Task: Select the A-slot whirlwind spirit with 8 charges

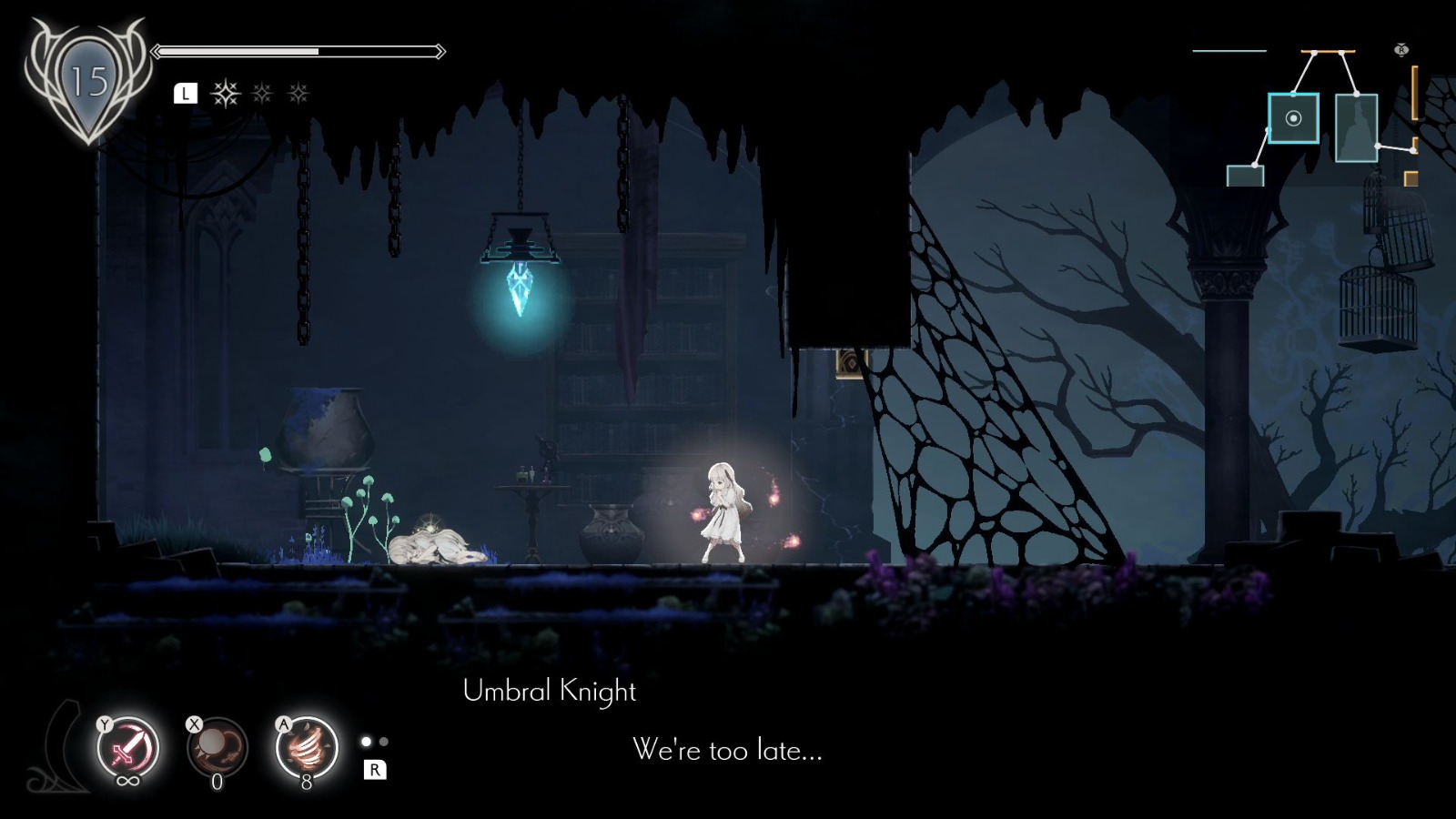Action: [305, 748]
